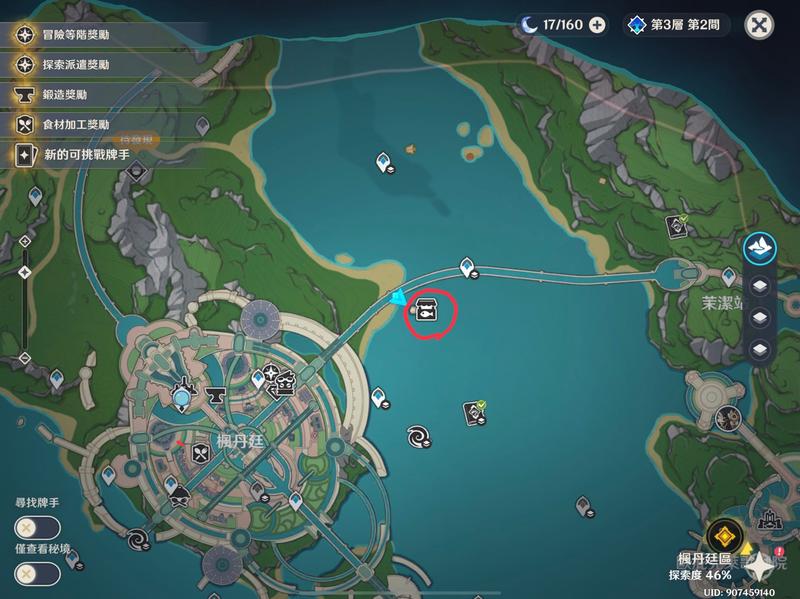
Task: Select the red-circled fishing spot marker
Action: point(426,313)
